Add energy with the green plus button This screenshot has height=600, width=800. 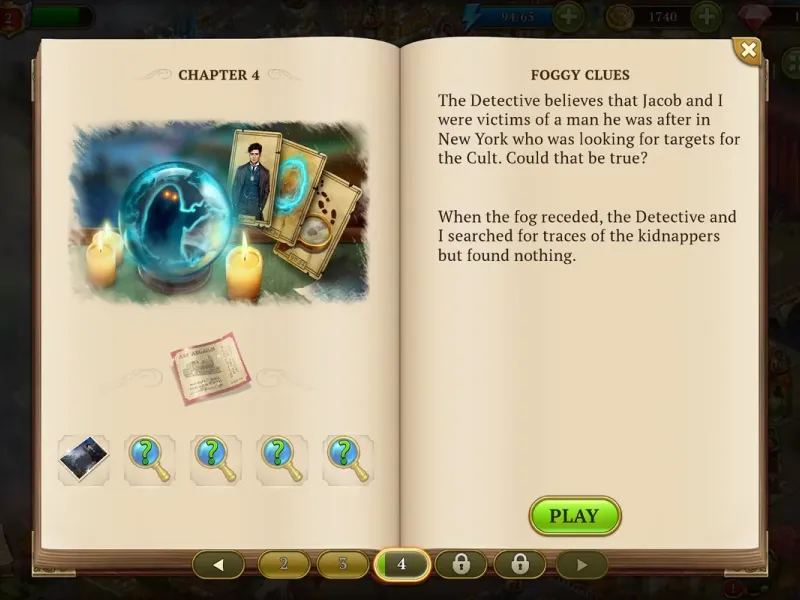coord(568,16)
